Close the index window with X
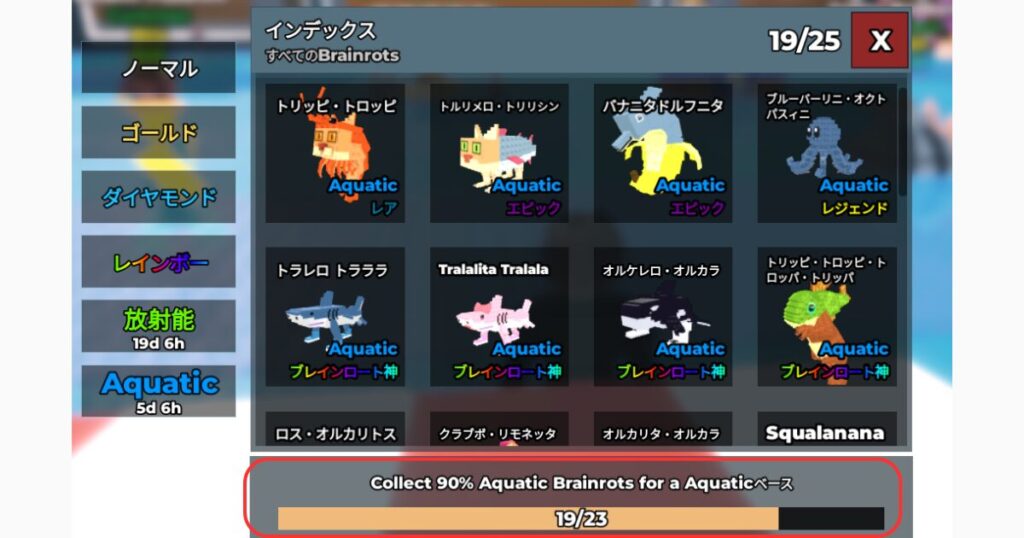The width and height of the screenshot is (1024, 538). (x=879, y=40)
